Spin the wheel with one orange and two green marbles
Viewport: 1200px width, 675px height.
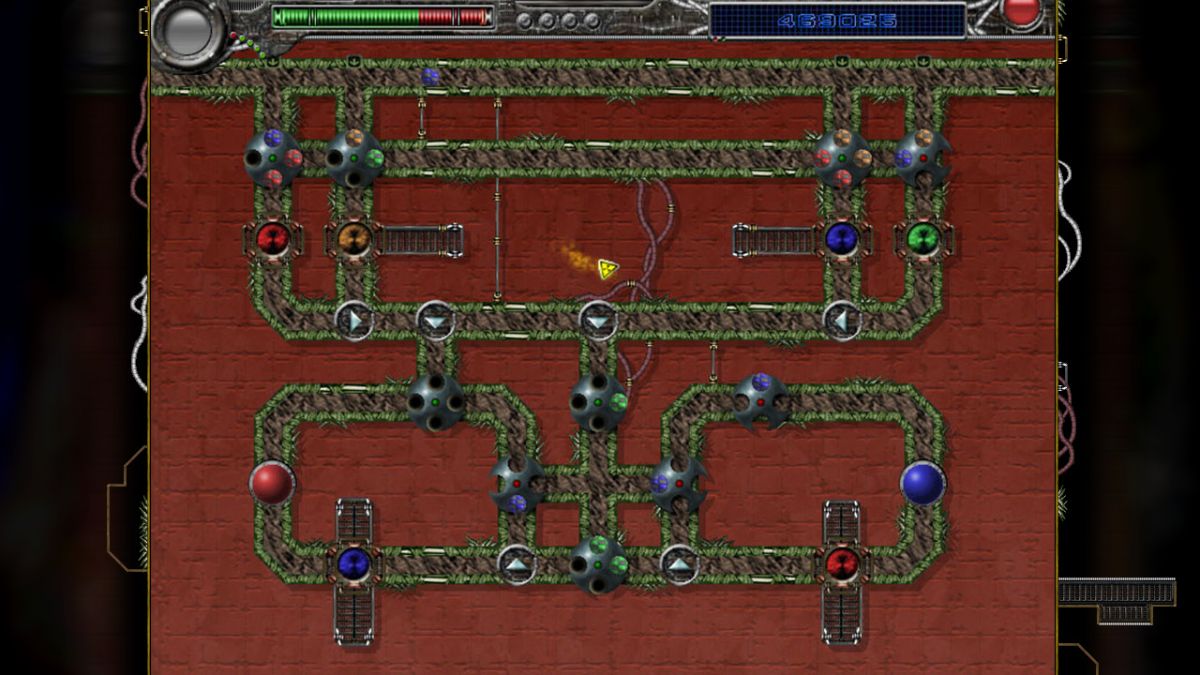coord(354,158)
